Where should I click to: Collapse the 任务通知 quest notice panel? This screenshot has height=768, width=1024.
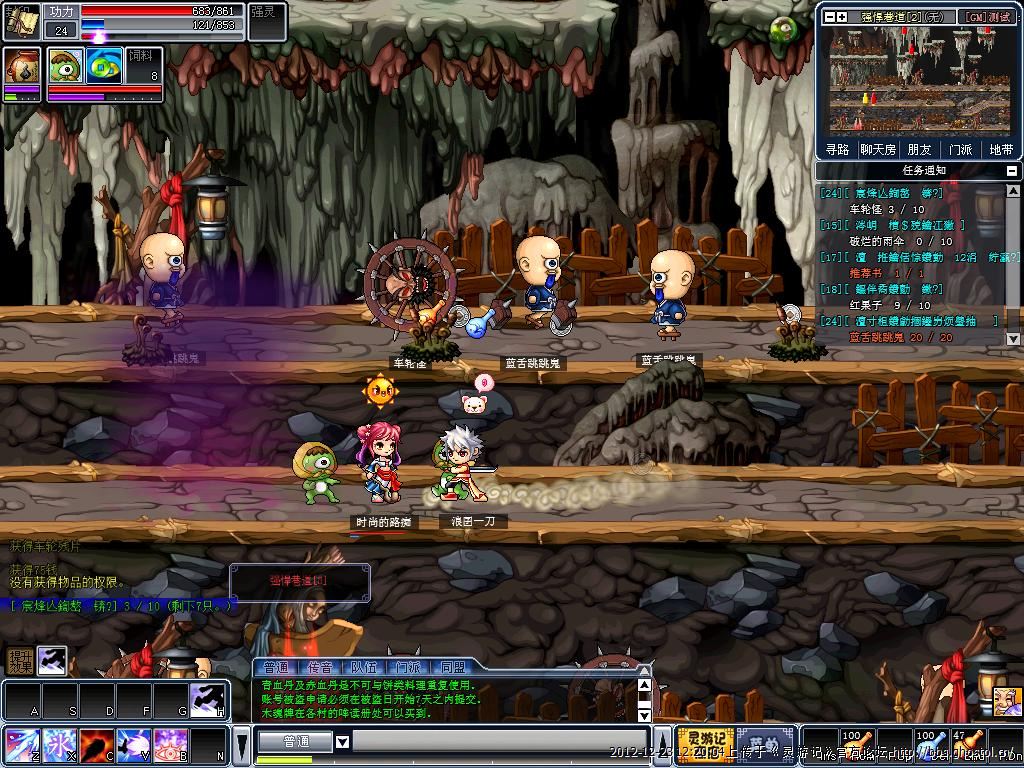coord(1012,171)
